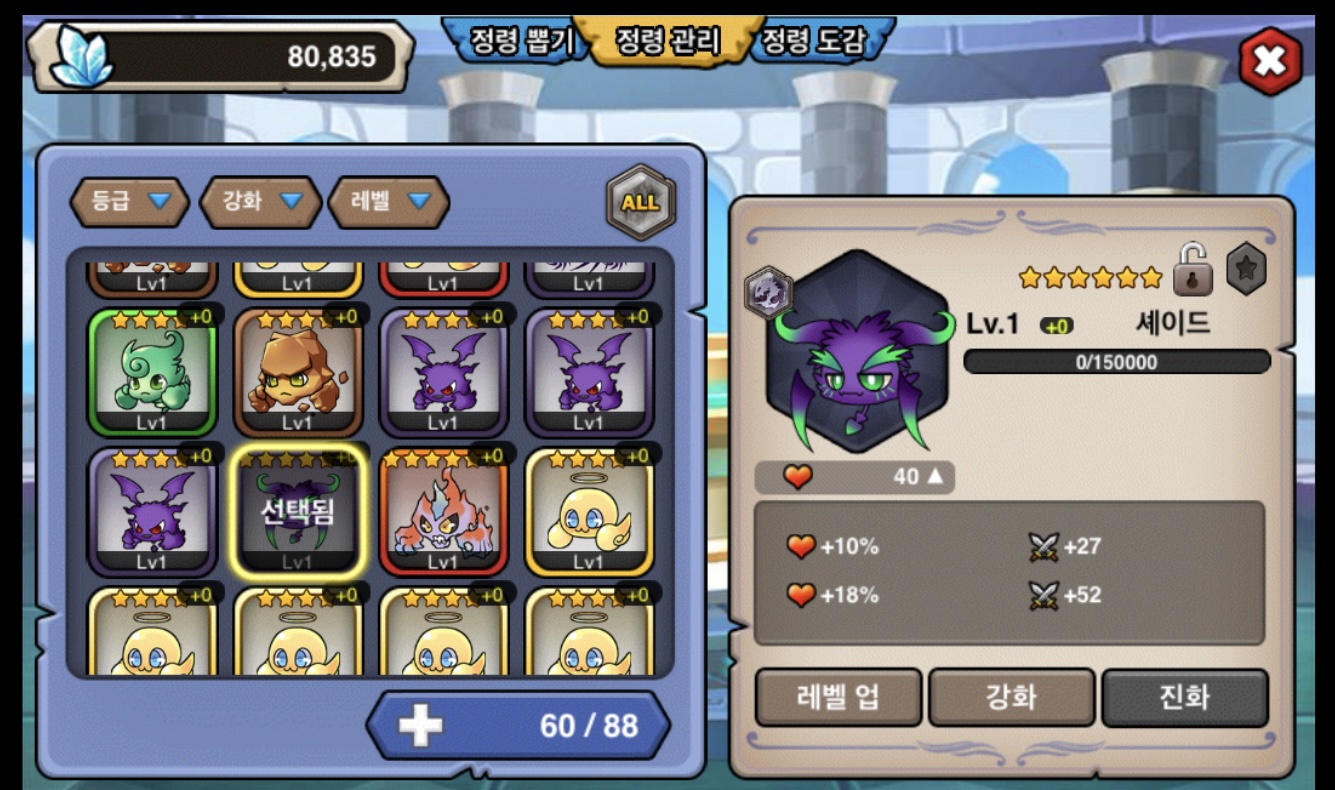Select the 정령 관리 tab

tap(667, 41)
